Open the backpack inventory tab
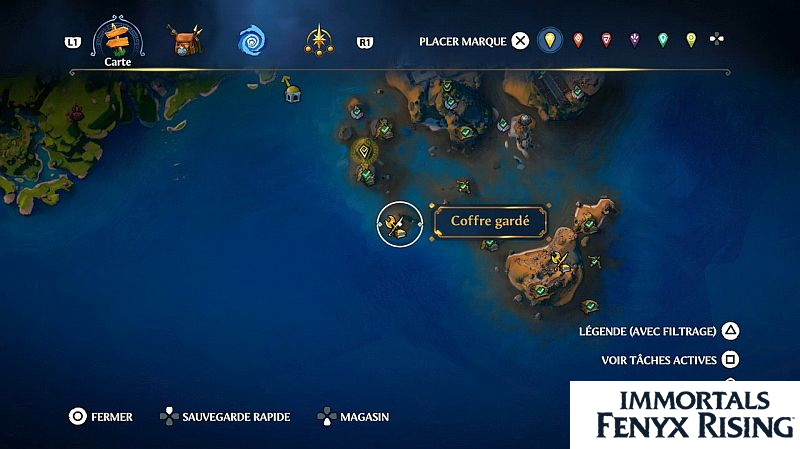This screenshot has height=449, width=800. click(185, 42)
